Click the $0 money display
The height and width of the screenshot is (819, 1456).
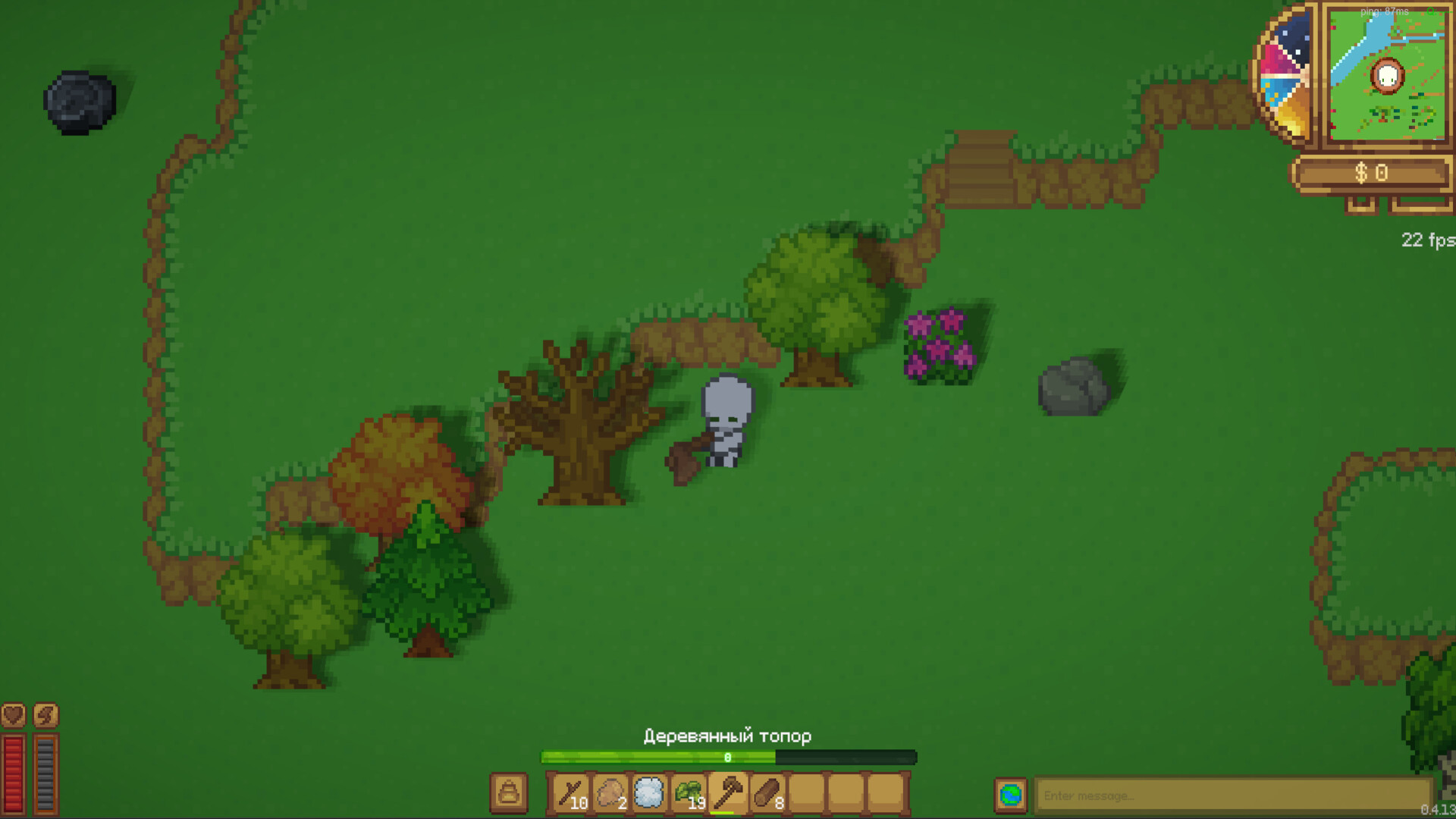(1374, 173)
